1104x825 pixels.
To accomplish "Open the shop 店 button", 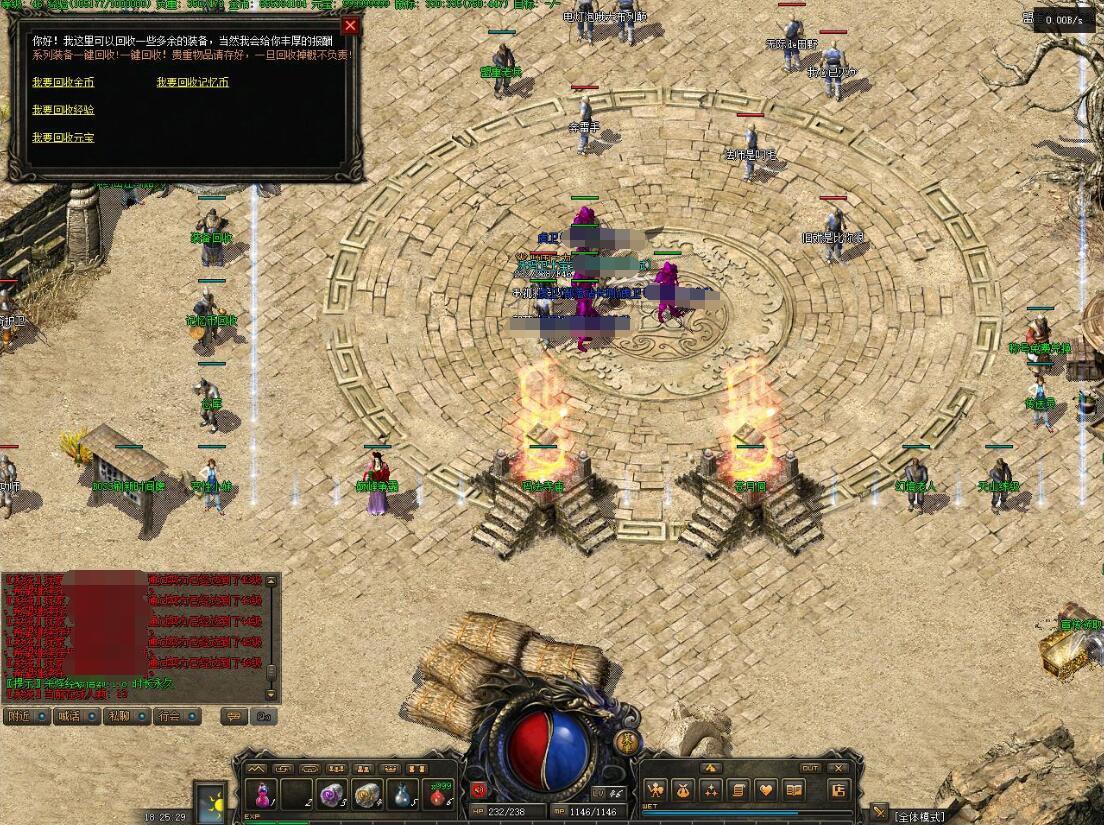I will click(839, 791).
